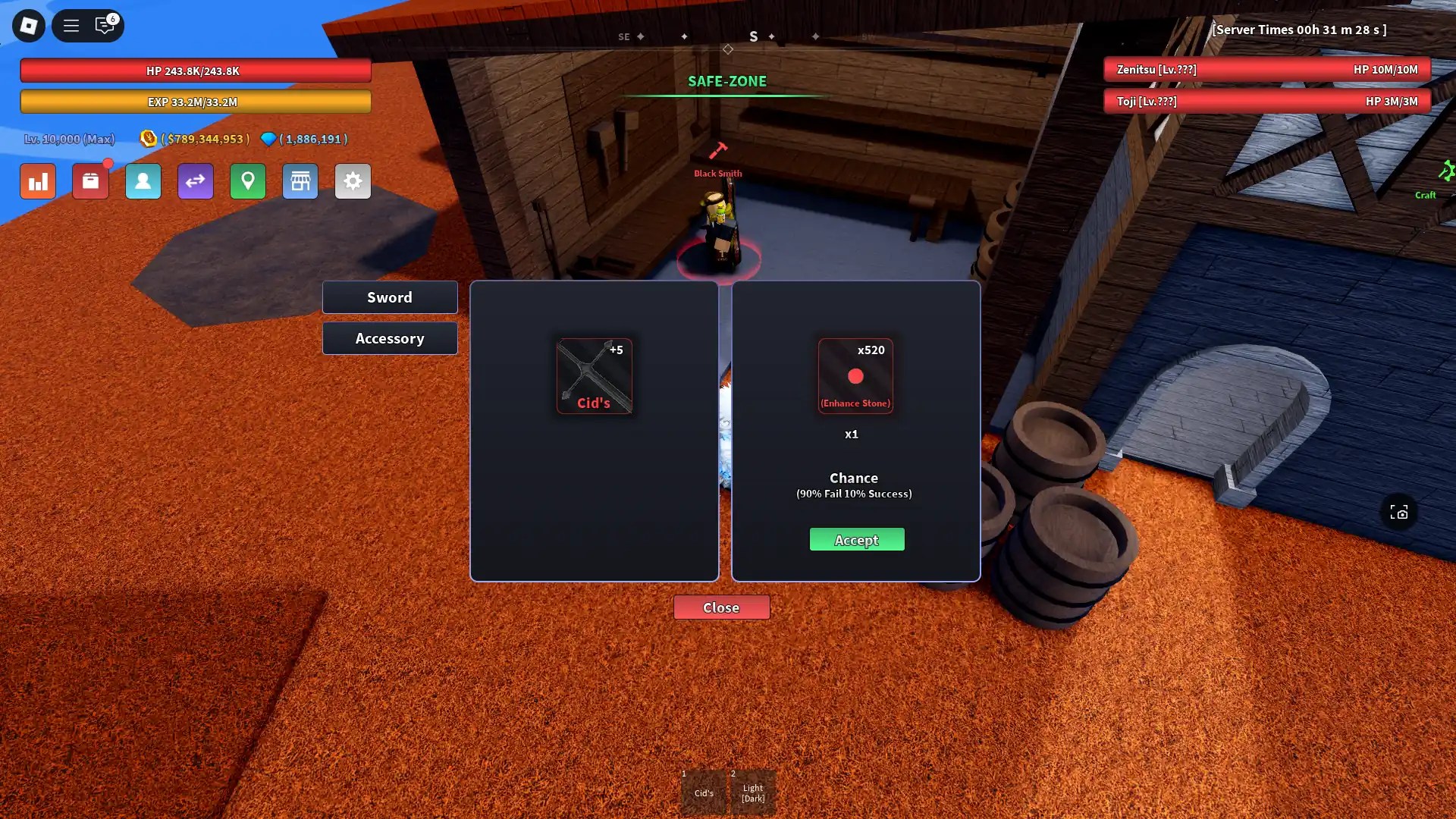The width and height of the screenshot is (1456, 819).
Task: Select the x520 Enhance Stone
Action: [x=855, y=376]
